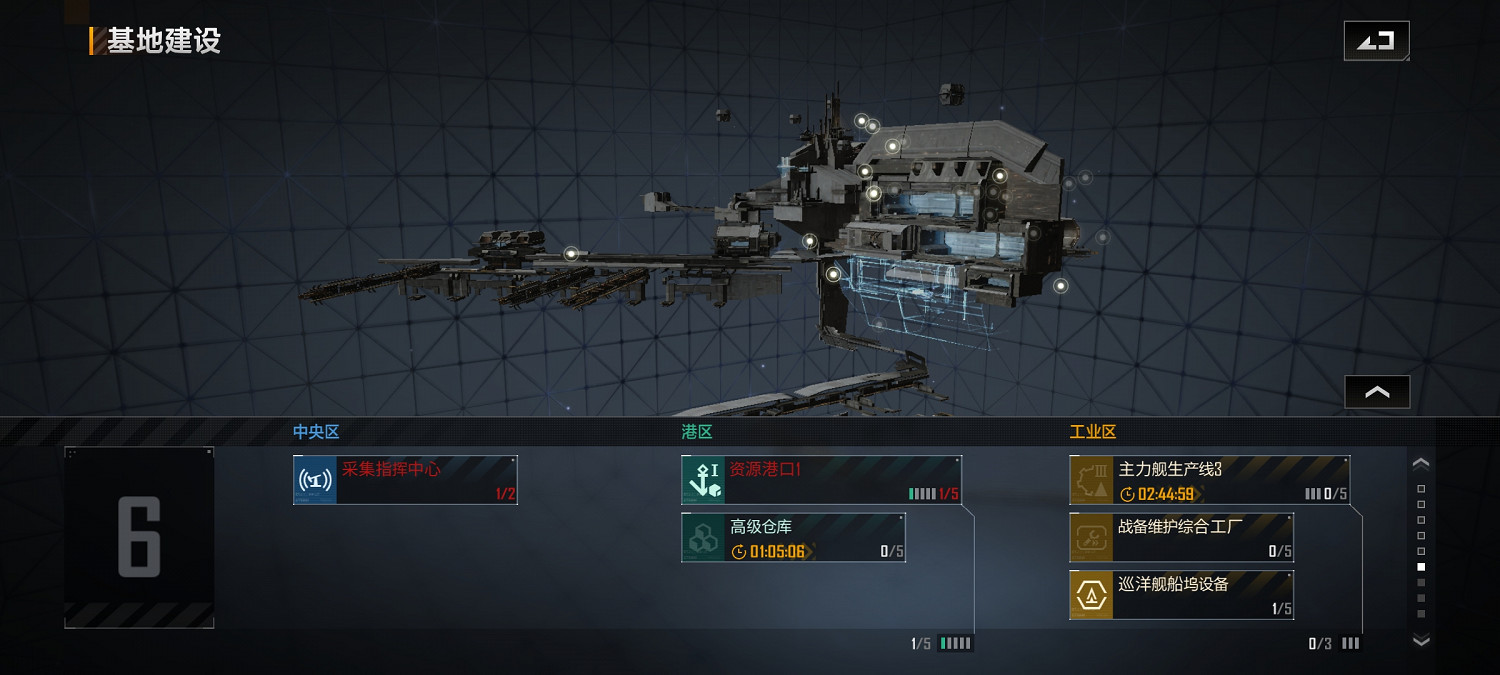
Task: Select the 高级仓库 building entry
Action: (793, 538)
